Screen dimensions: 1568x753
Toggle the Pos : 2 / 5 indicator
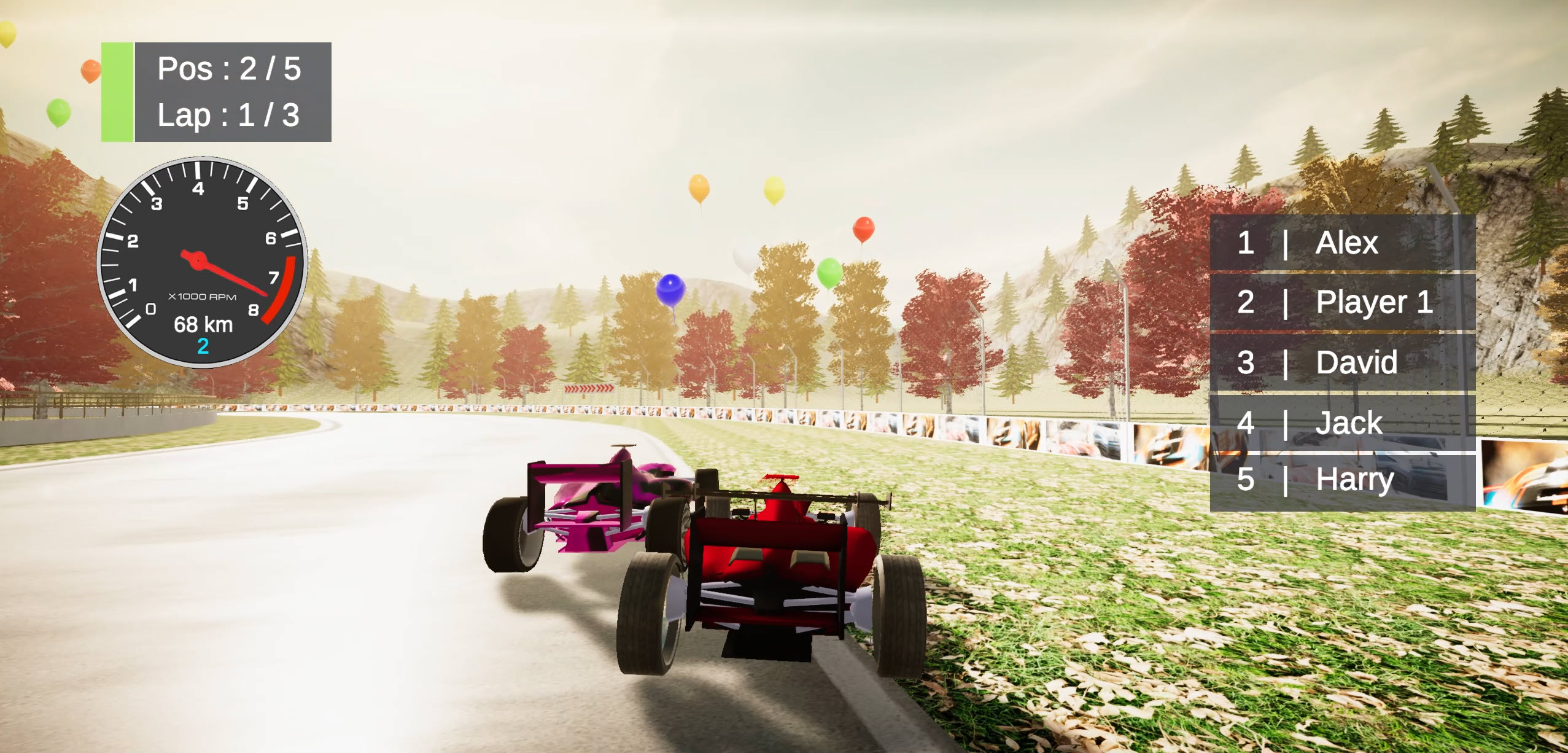click(x=228, y=69)
